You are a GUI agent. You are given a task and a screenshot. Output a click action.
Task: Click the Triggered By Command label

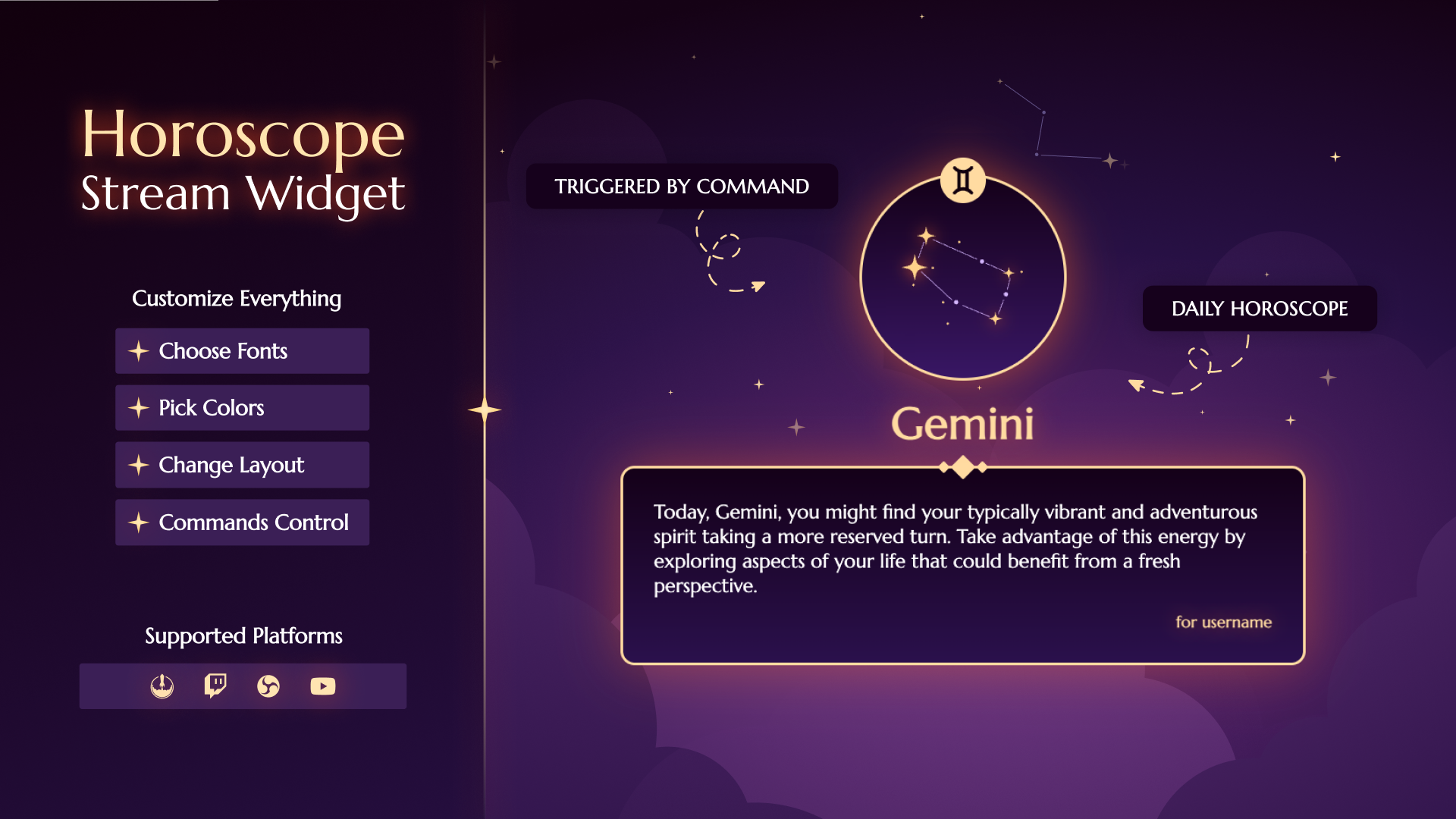tap(682, 187)
